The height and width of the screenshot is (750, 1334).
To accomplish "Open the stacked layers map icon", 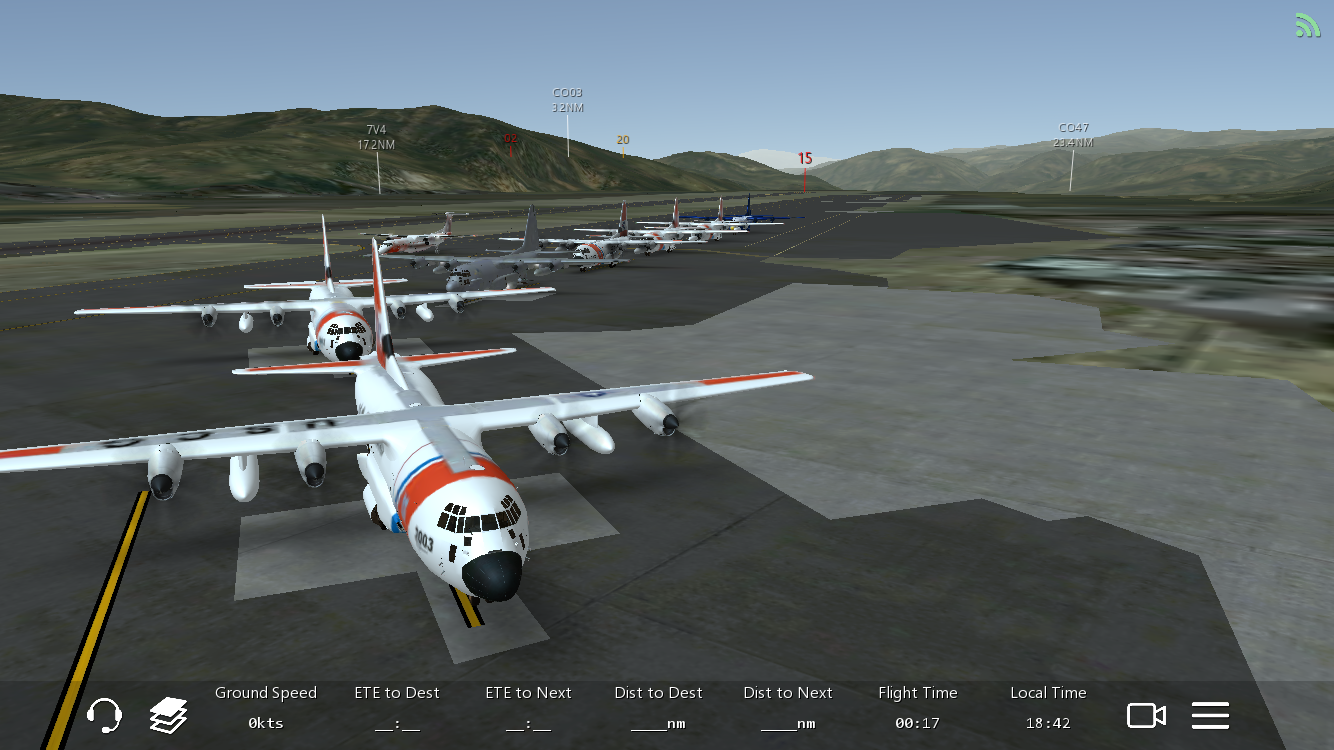I will click(169, 715).
